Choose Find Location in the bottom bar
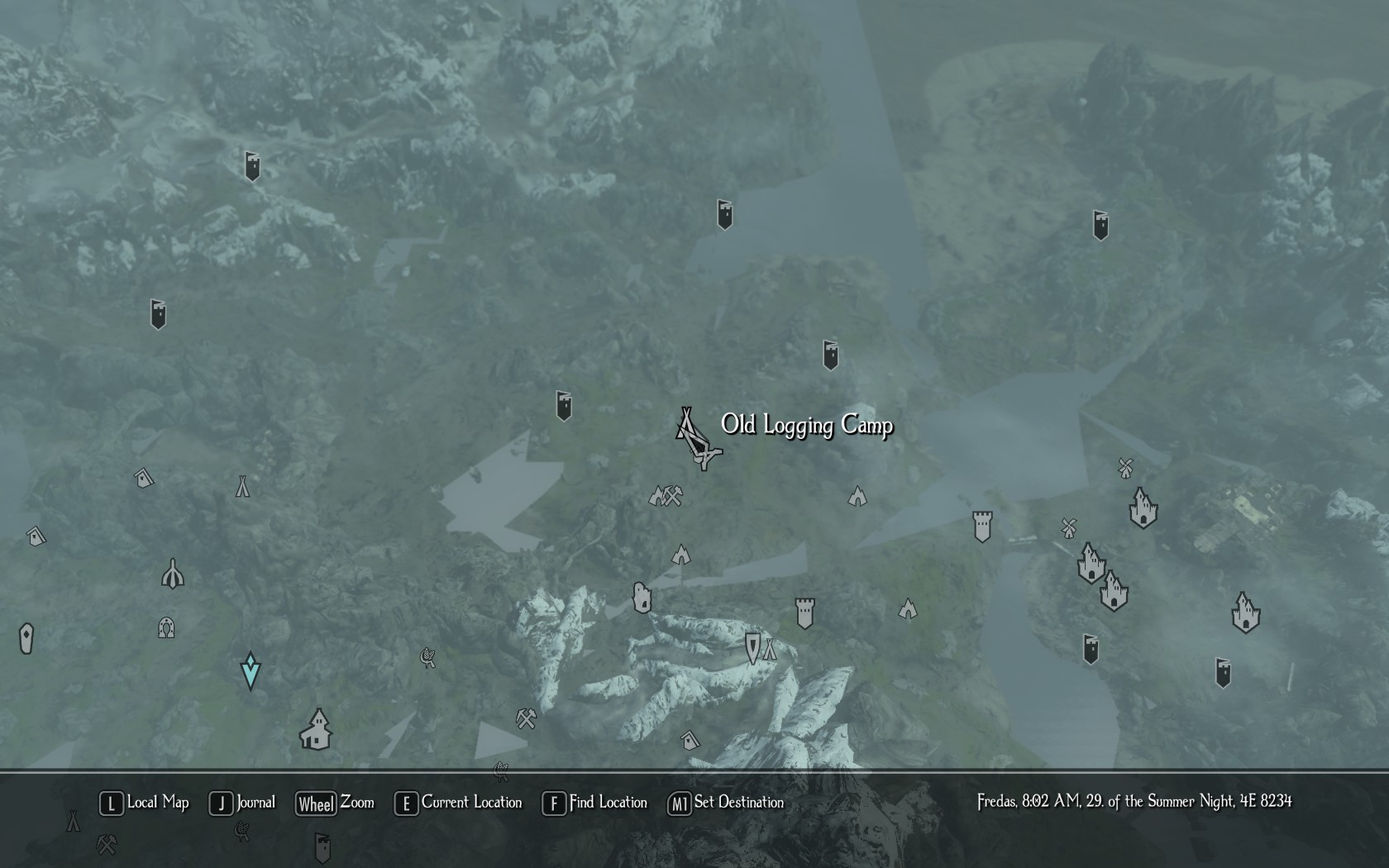The height and width of the screenshot is (868, 1389). [594, 803]
